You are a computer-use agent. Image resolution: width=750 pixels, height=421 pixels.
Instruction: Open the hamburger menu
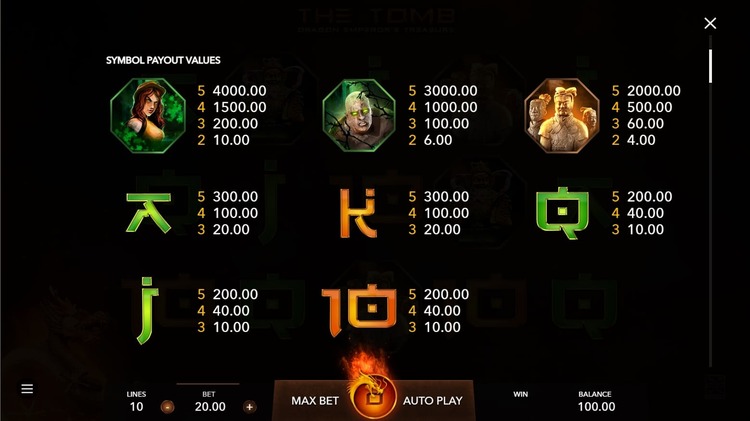click(x=27, y=389)
